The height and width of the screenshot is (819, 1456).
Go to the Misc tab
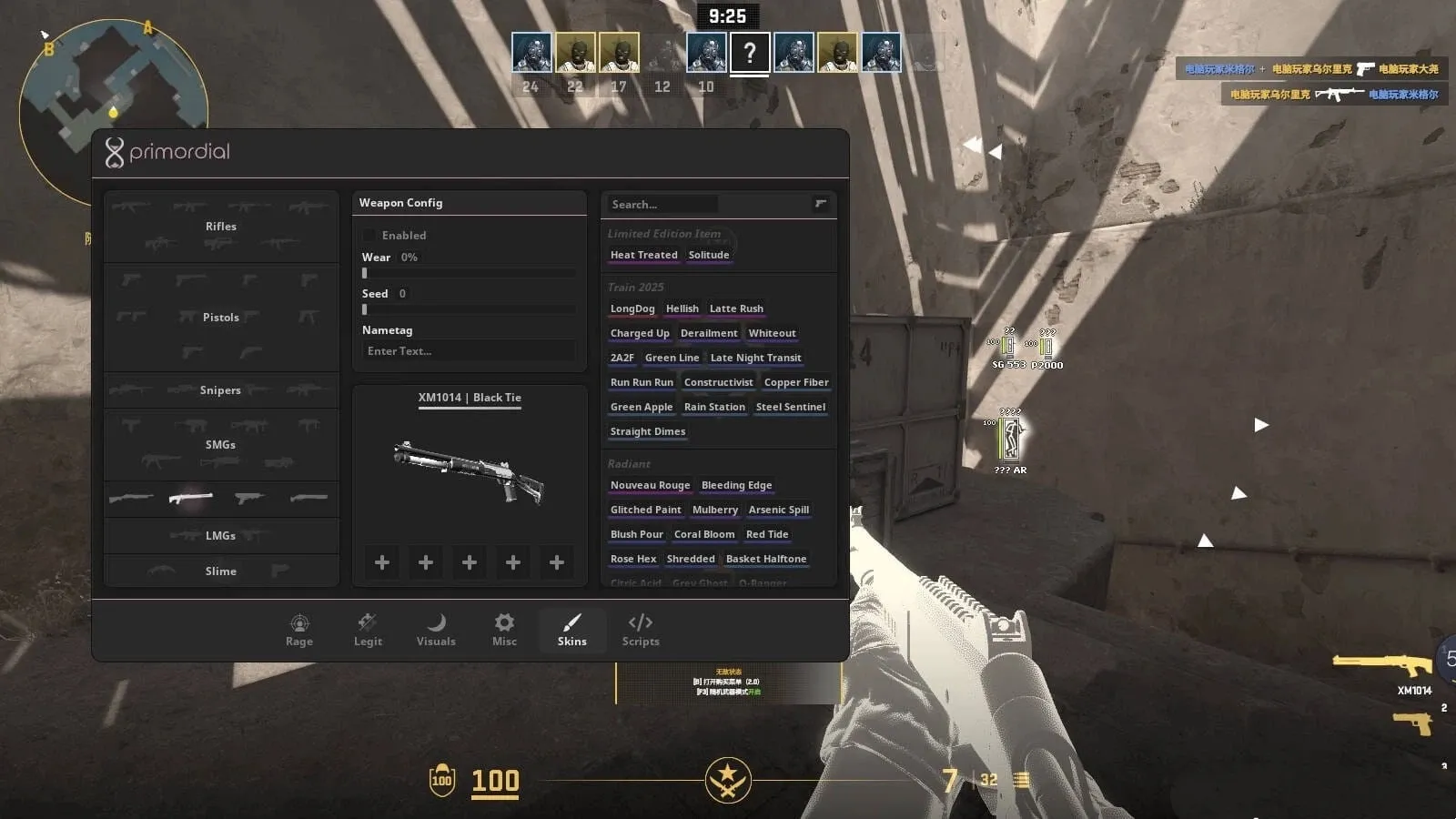pyautogui.click(x=504, y=630)
